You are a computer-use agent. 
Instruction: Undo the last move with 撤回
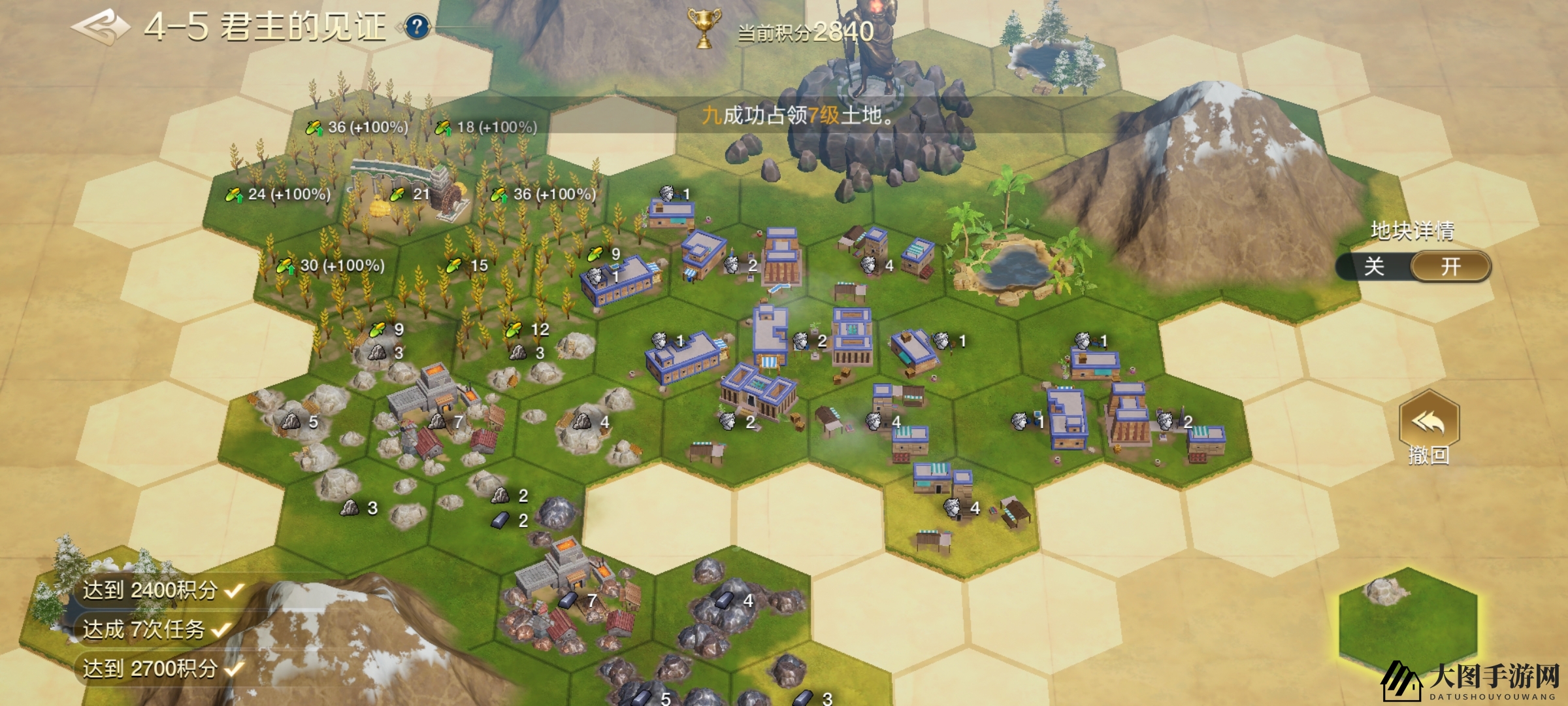(x=1428, y=428)
